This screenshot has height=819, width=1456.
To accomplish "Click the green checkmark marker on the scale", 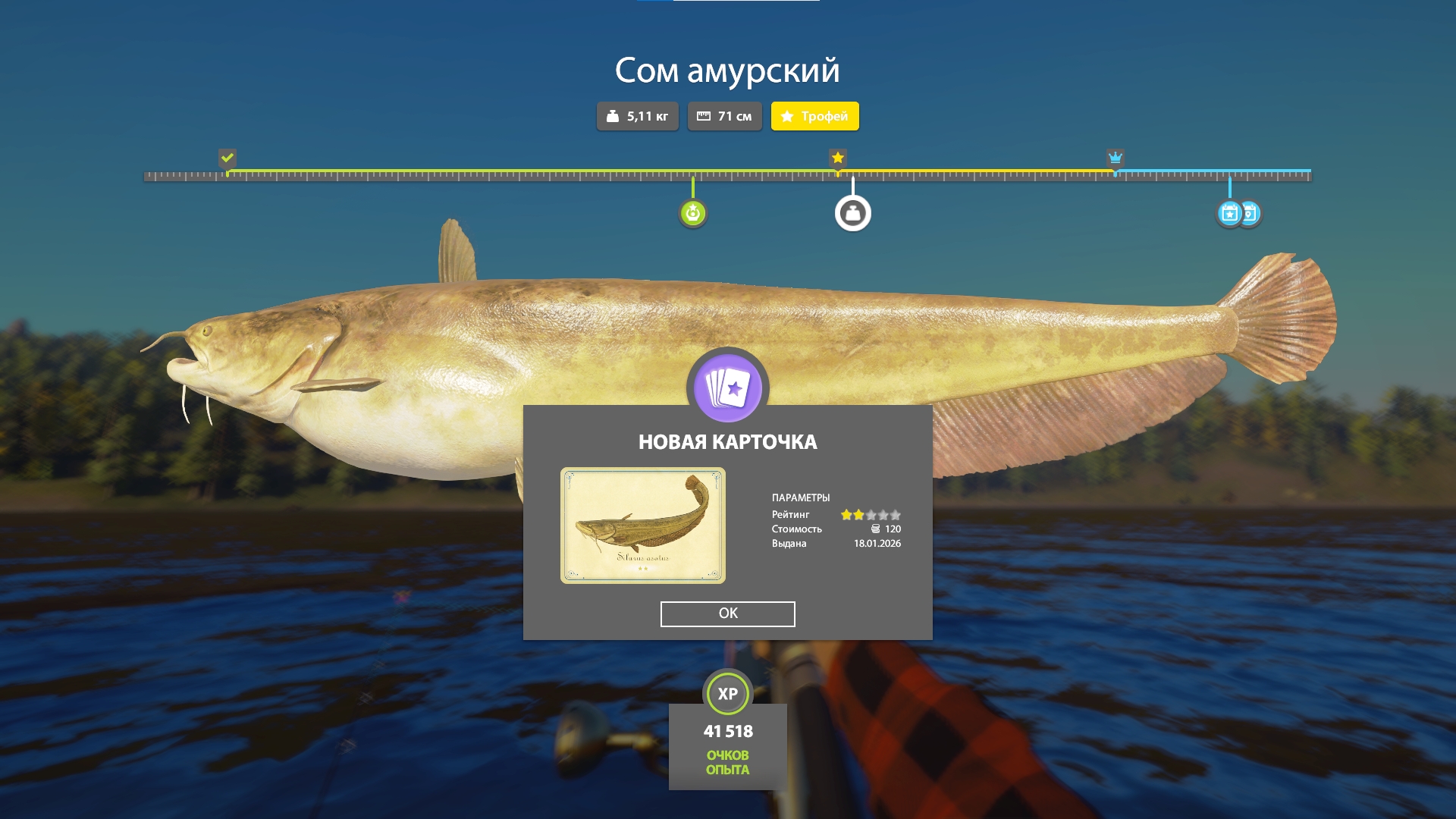I will click(227, 158).
